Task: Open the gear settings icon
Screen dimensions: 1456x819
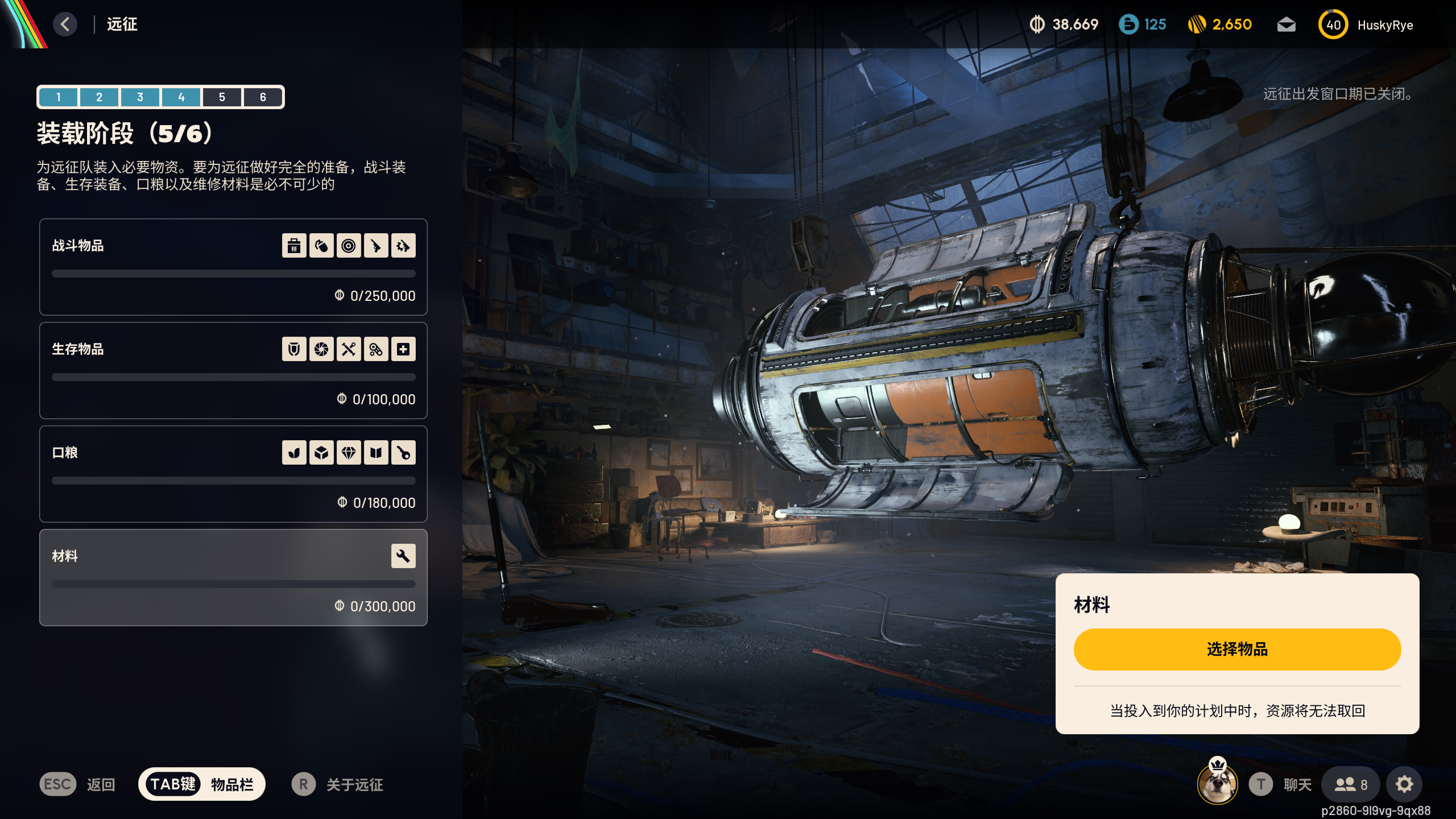Action: tap(1404, 784)
